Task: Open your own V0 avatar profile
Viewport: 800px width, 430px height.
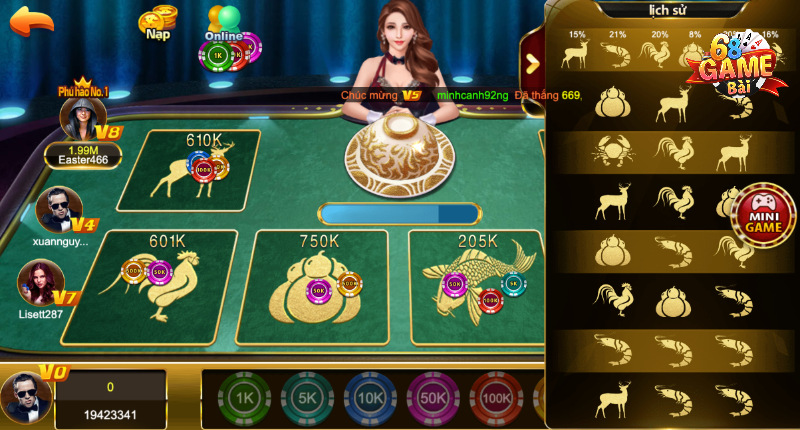Action: (x=24, y=399)
